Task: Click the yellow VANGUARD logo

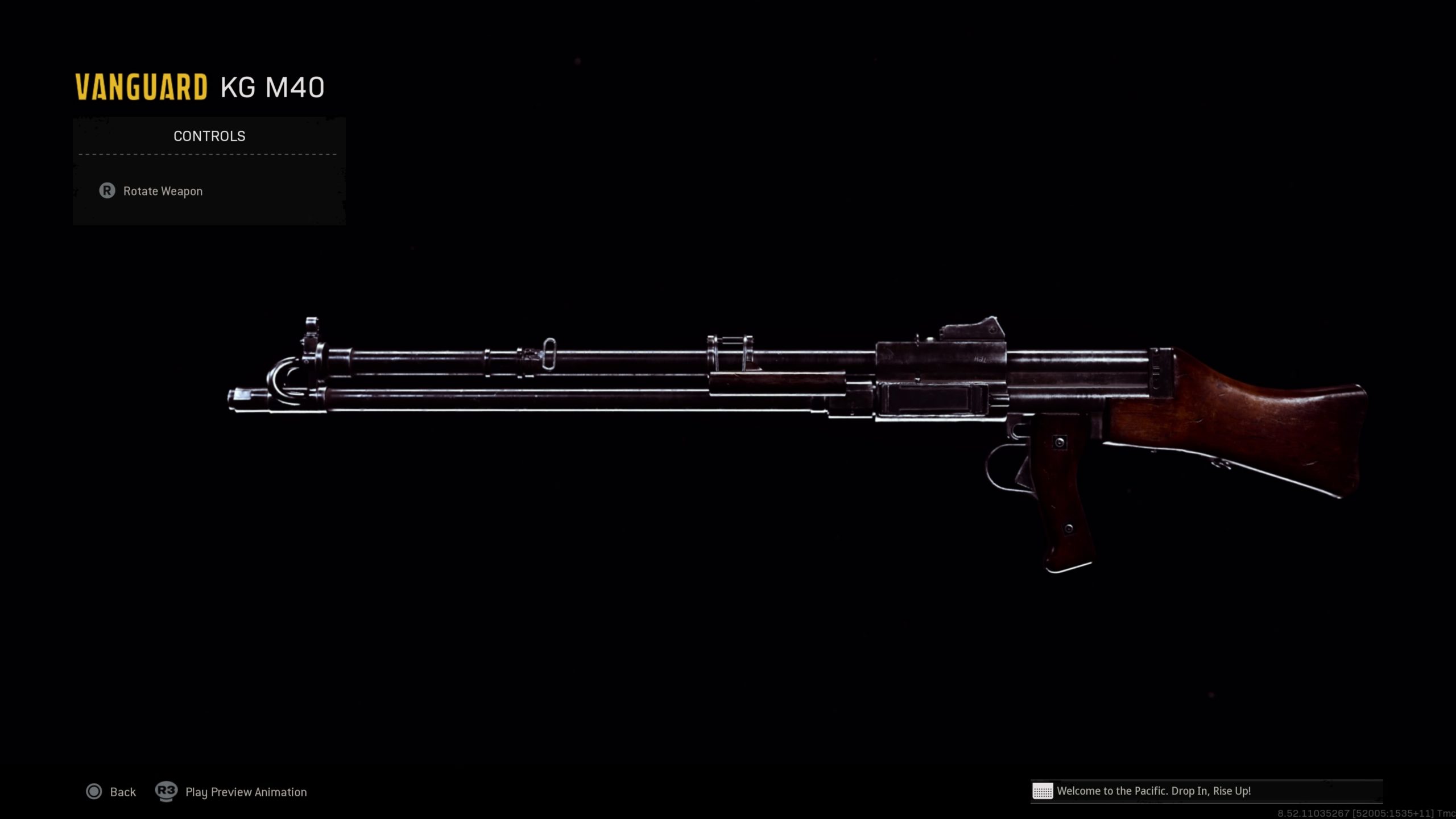Action: click(141, 86)
